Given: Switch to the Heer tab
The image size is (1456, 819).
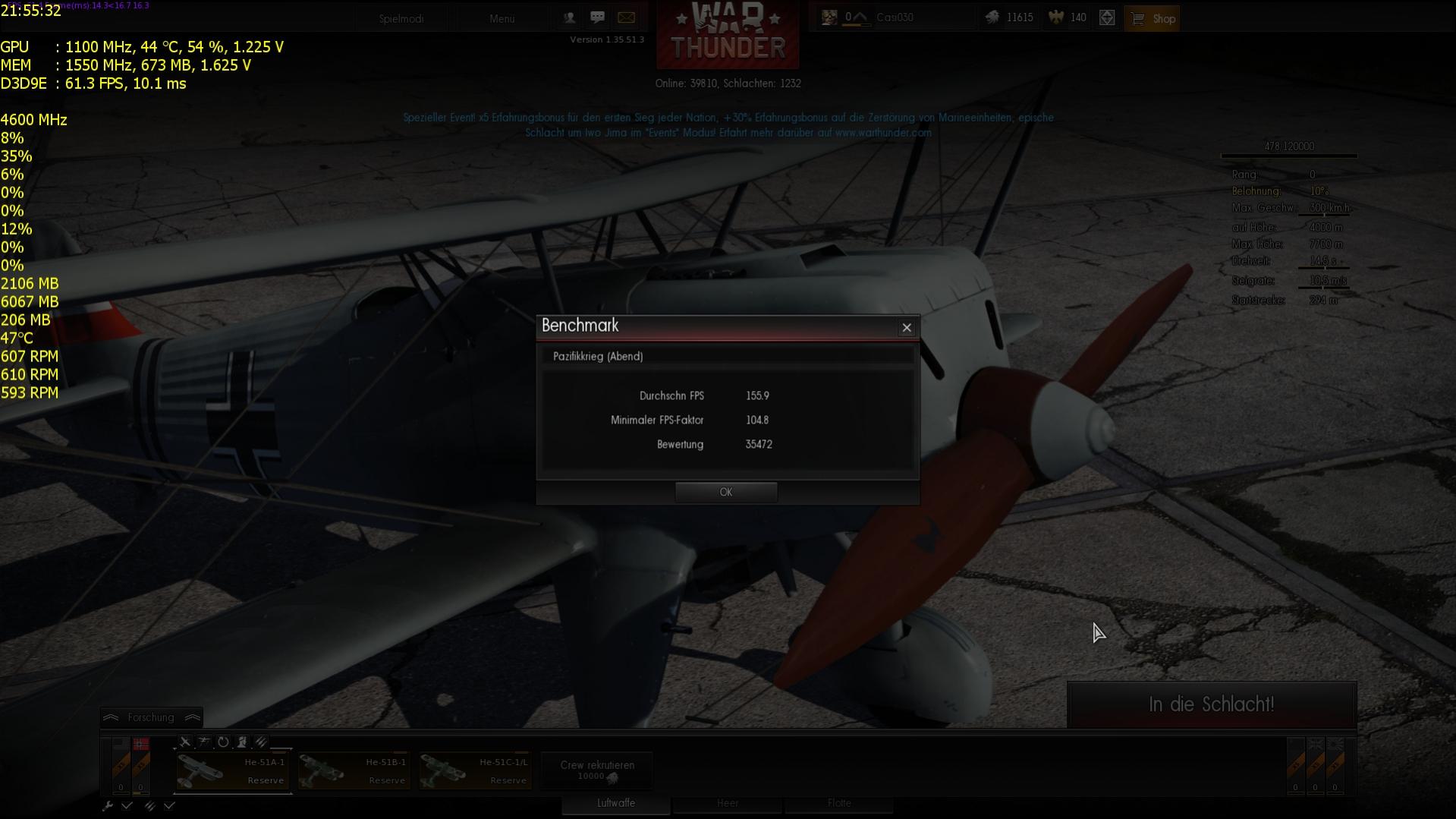Looking at the screenshot, I should click(x=727, y=803).
